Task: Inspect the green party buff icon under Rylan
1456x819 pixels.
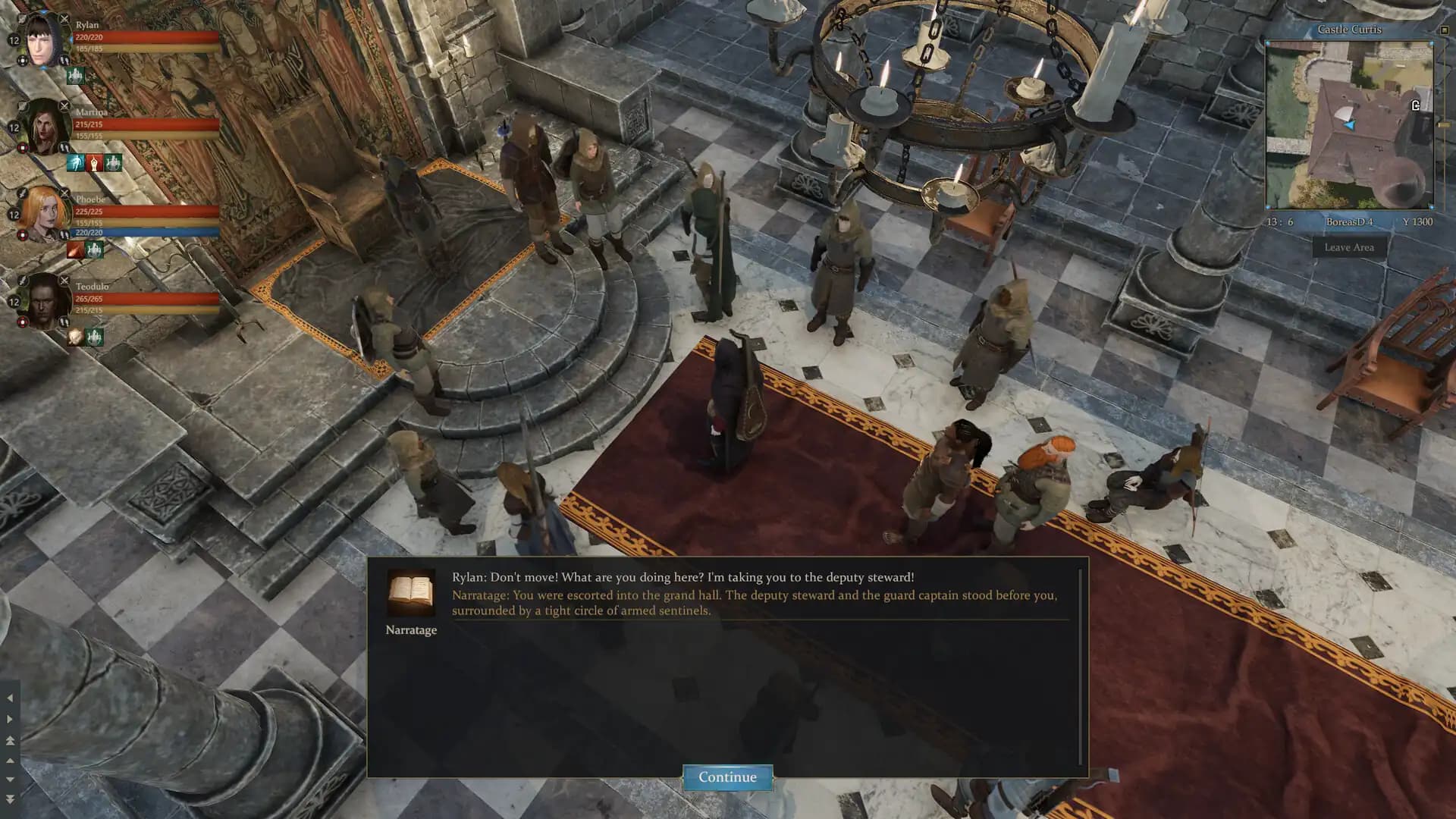Action: 76,77
